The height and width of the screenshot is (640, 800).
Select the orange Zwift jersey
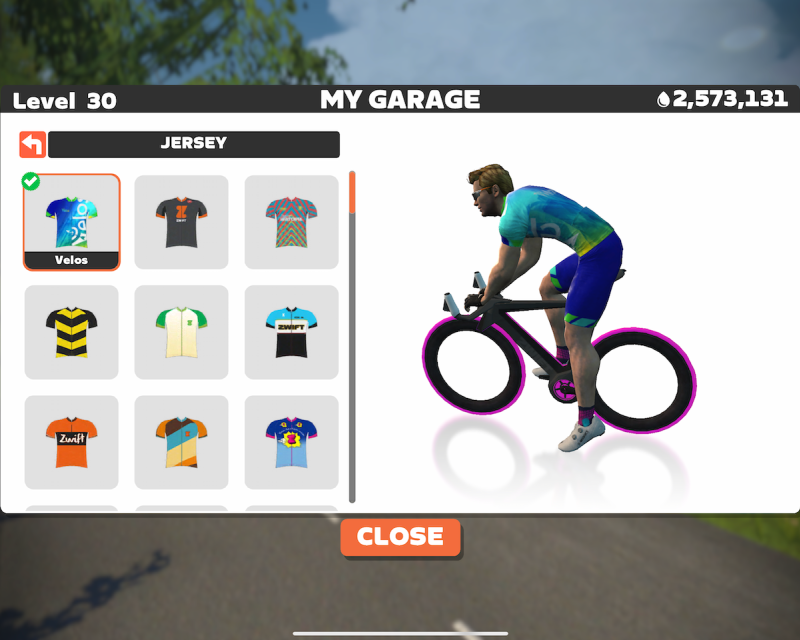[x=72, y=442]
